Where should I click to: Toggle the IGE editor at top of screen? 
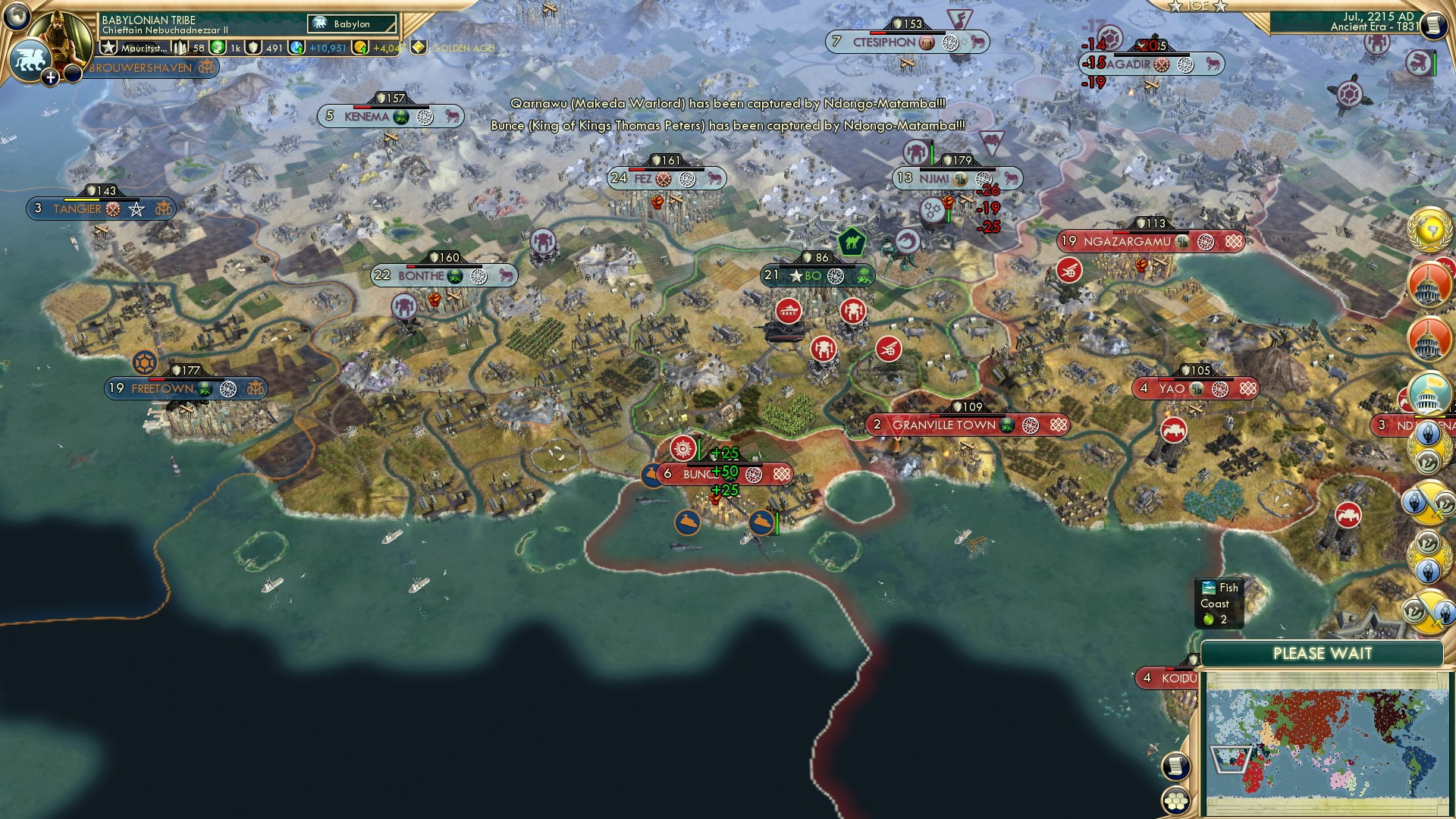1197,8
